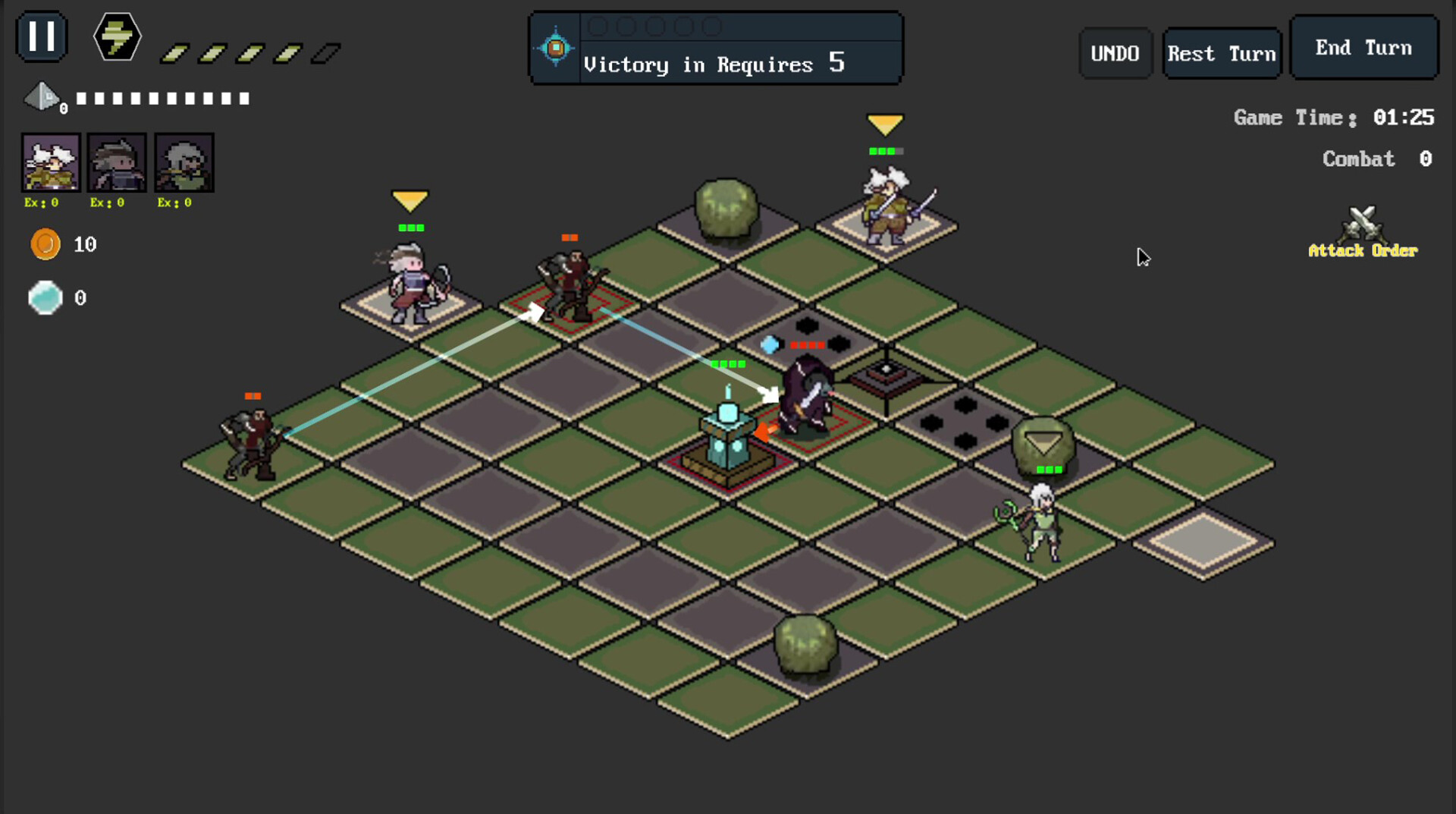Click the orange arrow beside the boar enemy

pyautogui.click(x=764, y=432)
